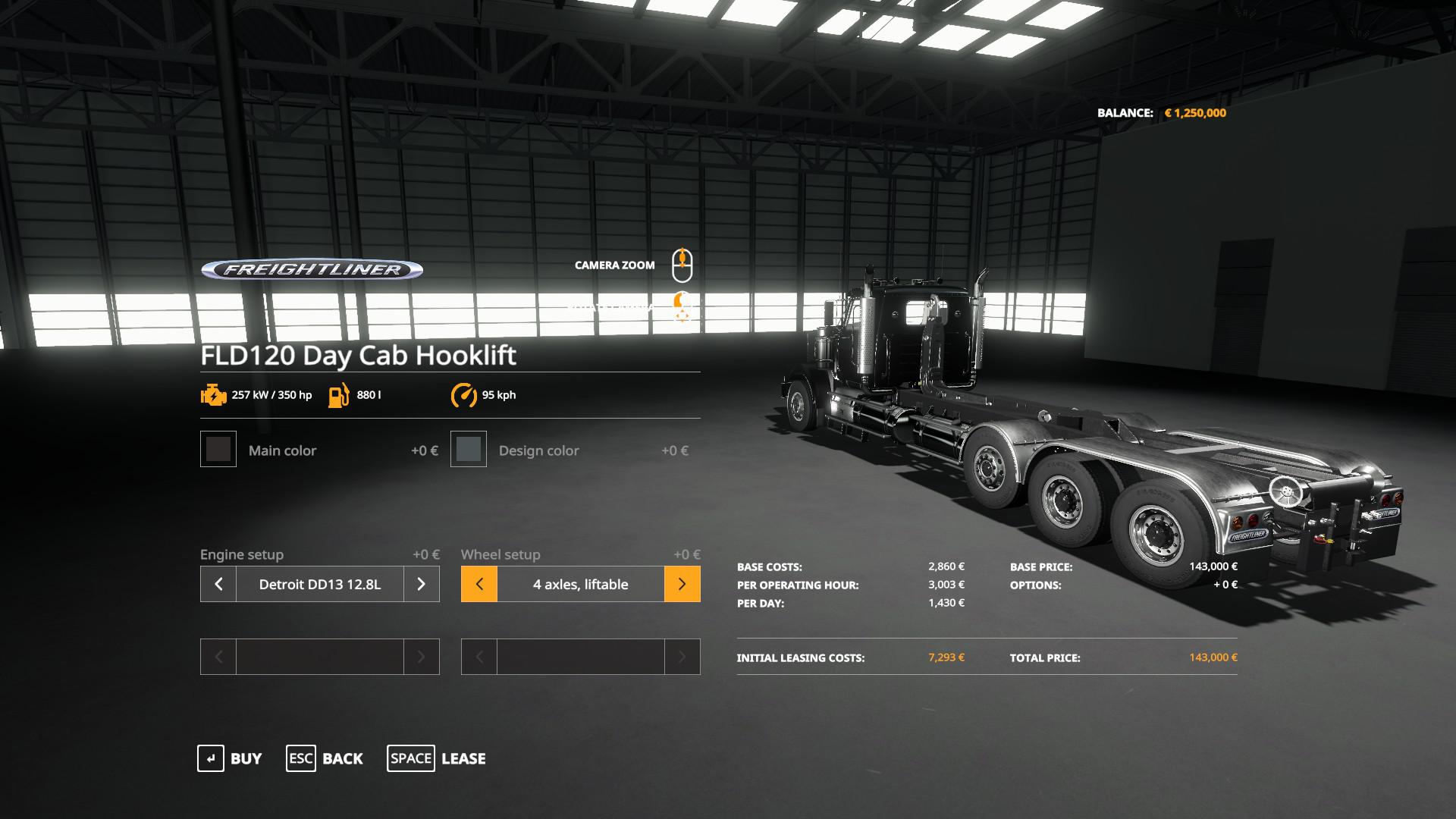Screen dimensions: 1456x819
Task: Open the Main color swatch
Action: (218, 450)
